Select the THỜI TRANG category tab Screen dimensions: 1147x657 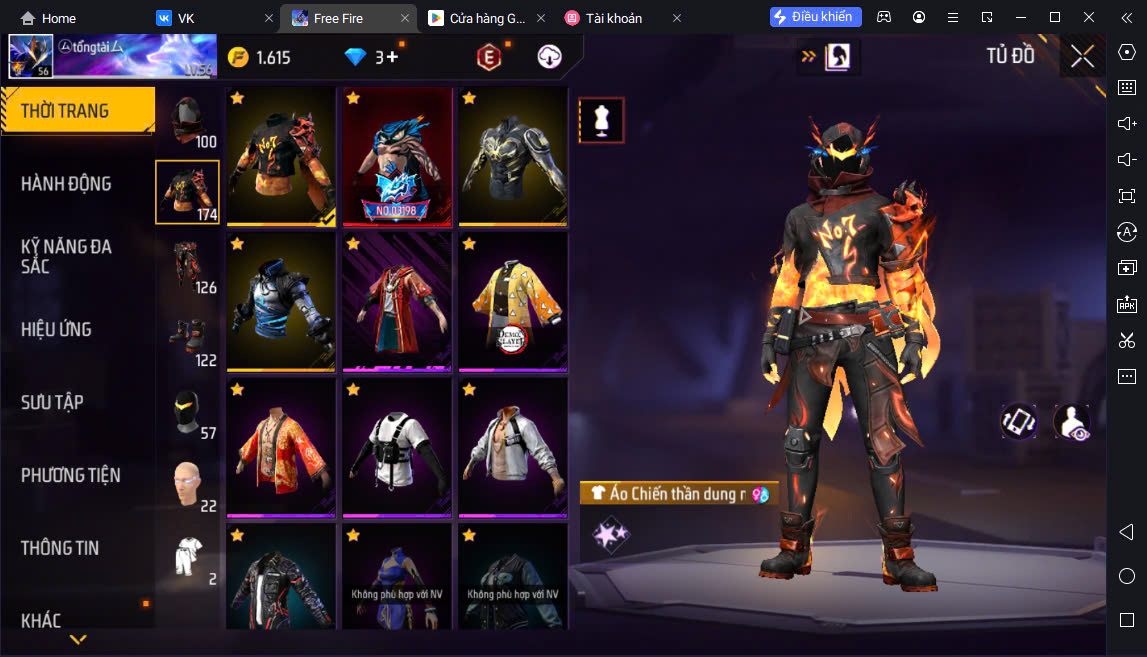(x=66, y=111)
